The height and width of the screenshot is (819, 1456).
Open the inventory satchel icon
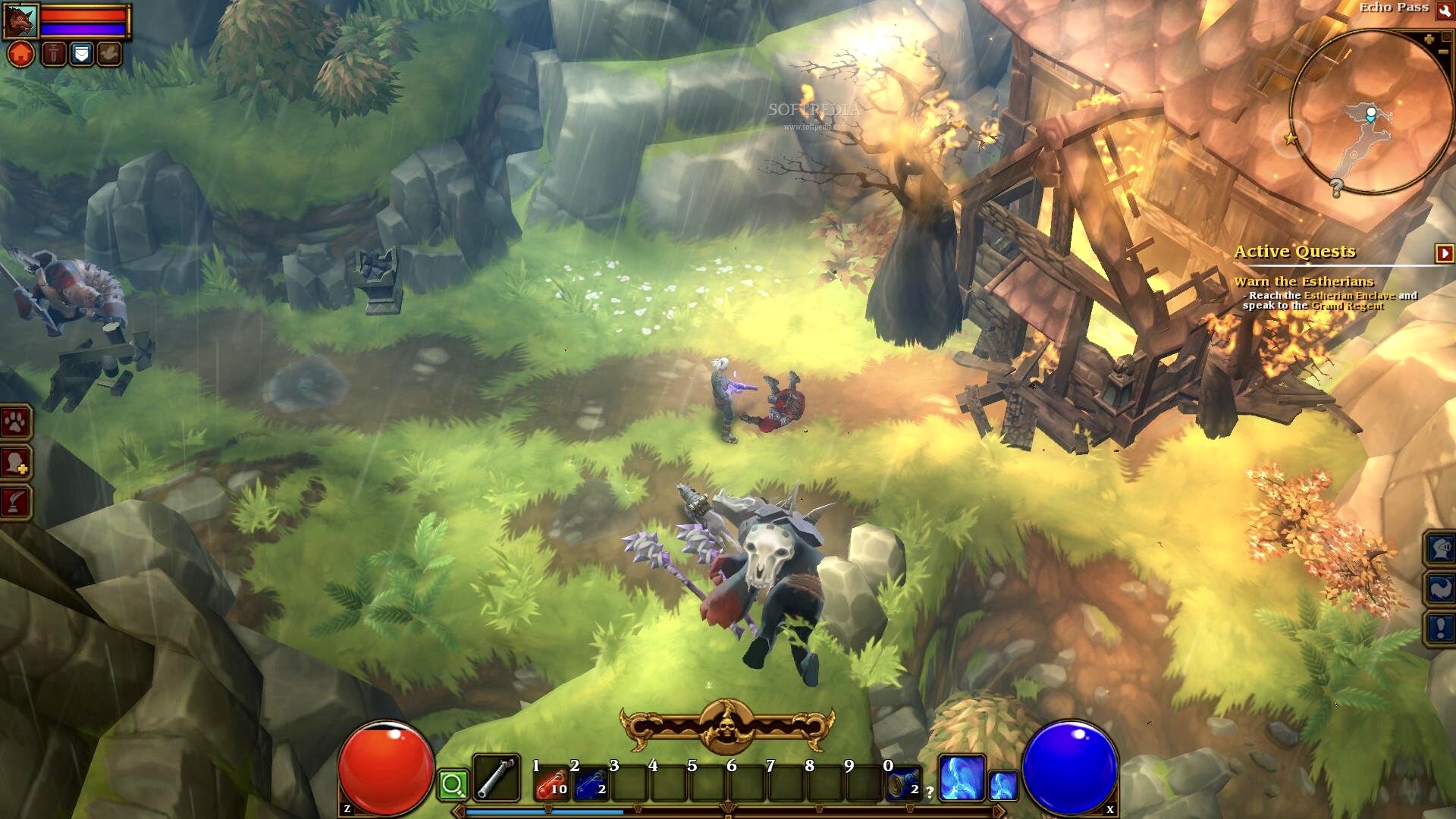[81, 55]
